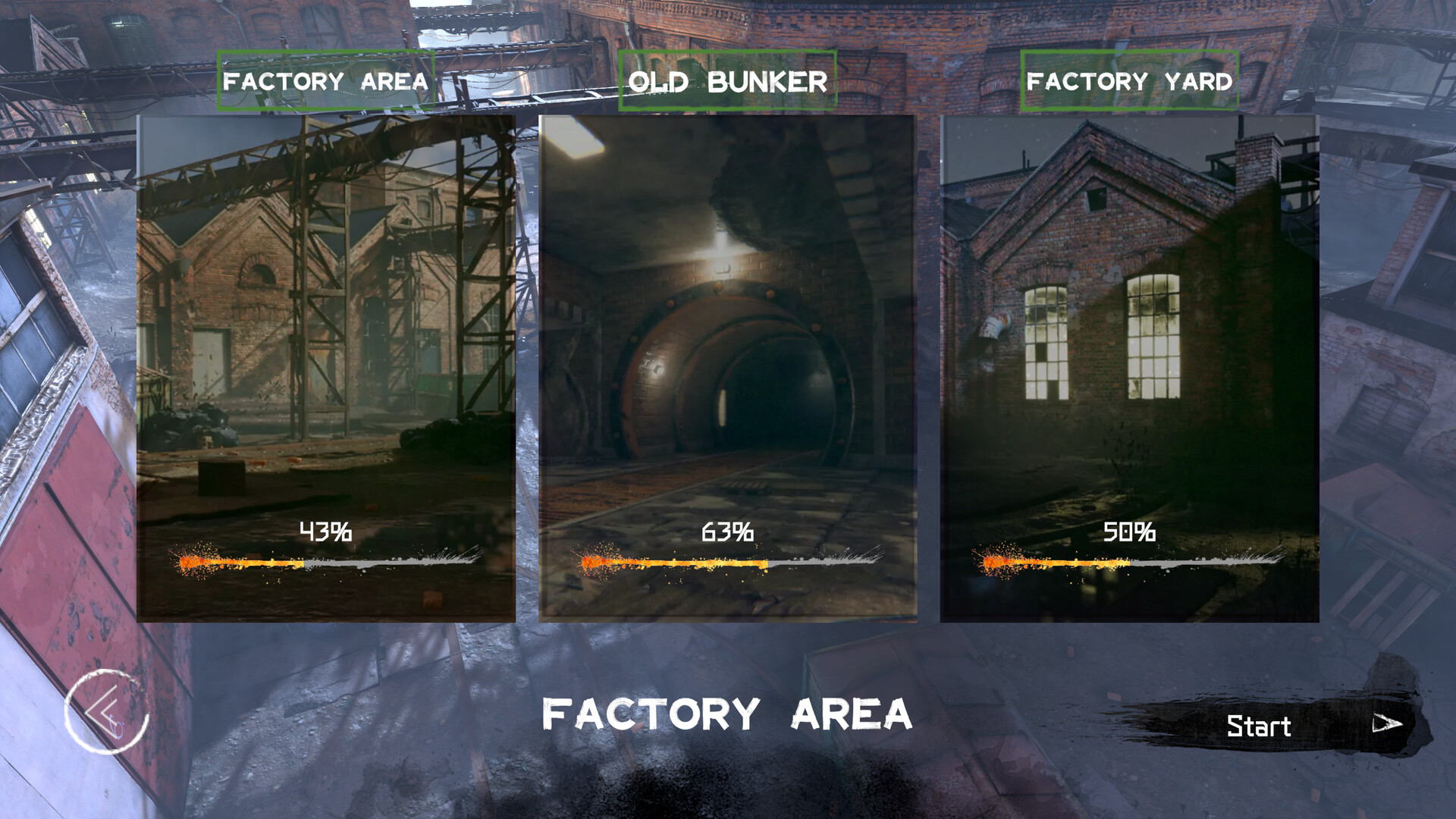The height and width of the screenshot is (819, 1456).
Task: Click the Factory Area ruins preview image
Action: click(x=326, y=303)
